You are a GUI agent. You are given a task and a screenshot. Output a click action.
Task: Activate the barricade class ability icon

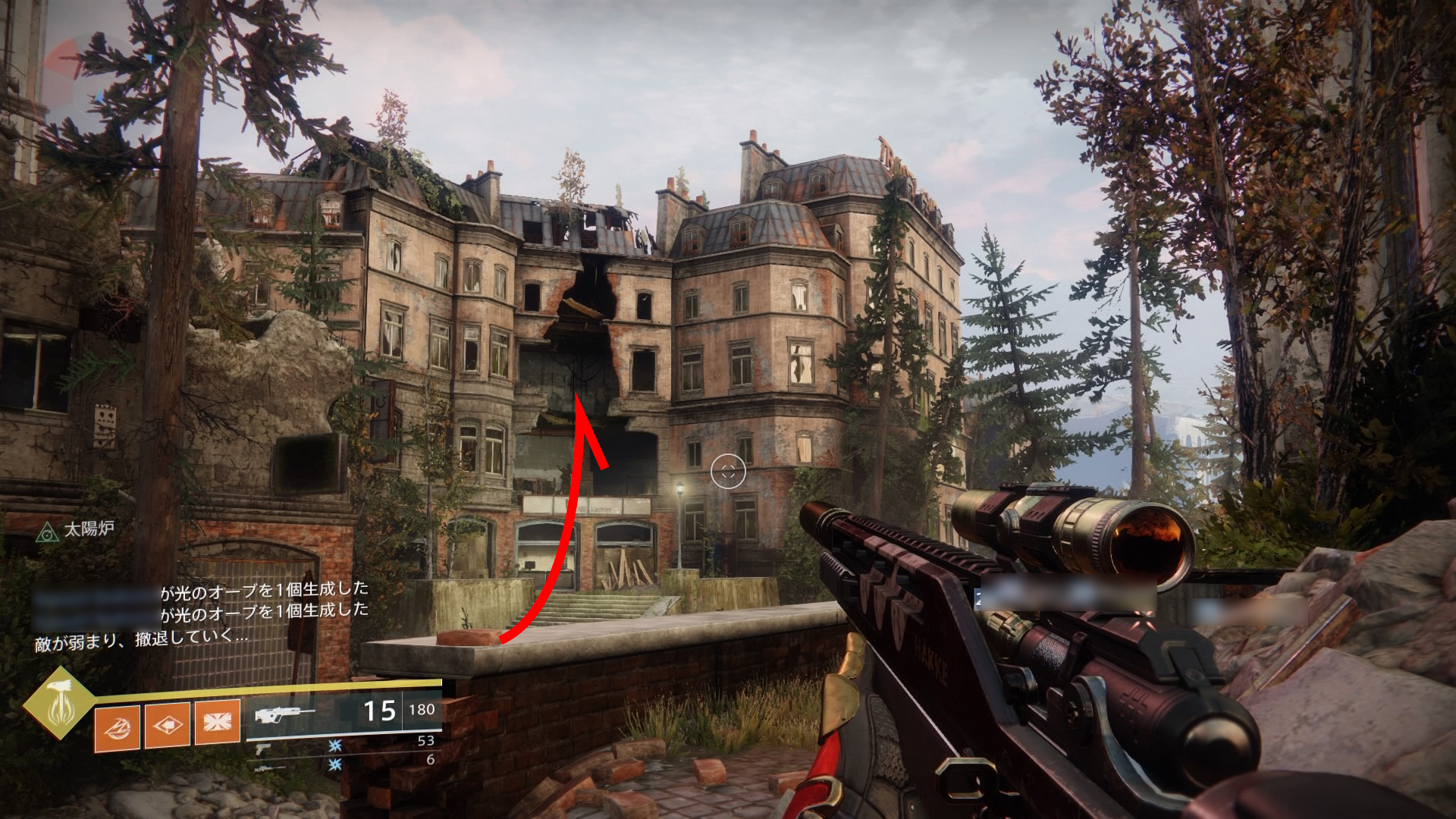(x=218, y=721)
